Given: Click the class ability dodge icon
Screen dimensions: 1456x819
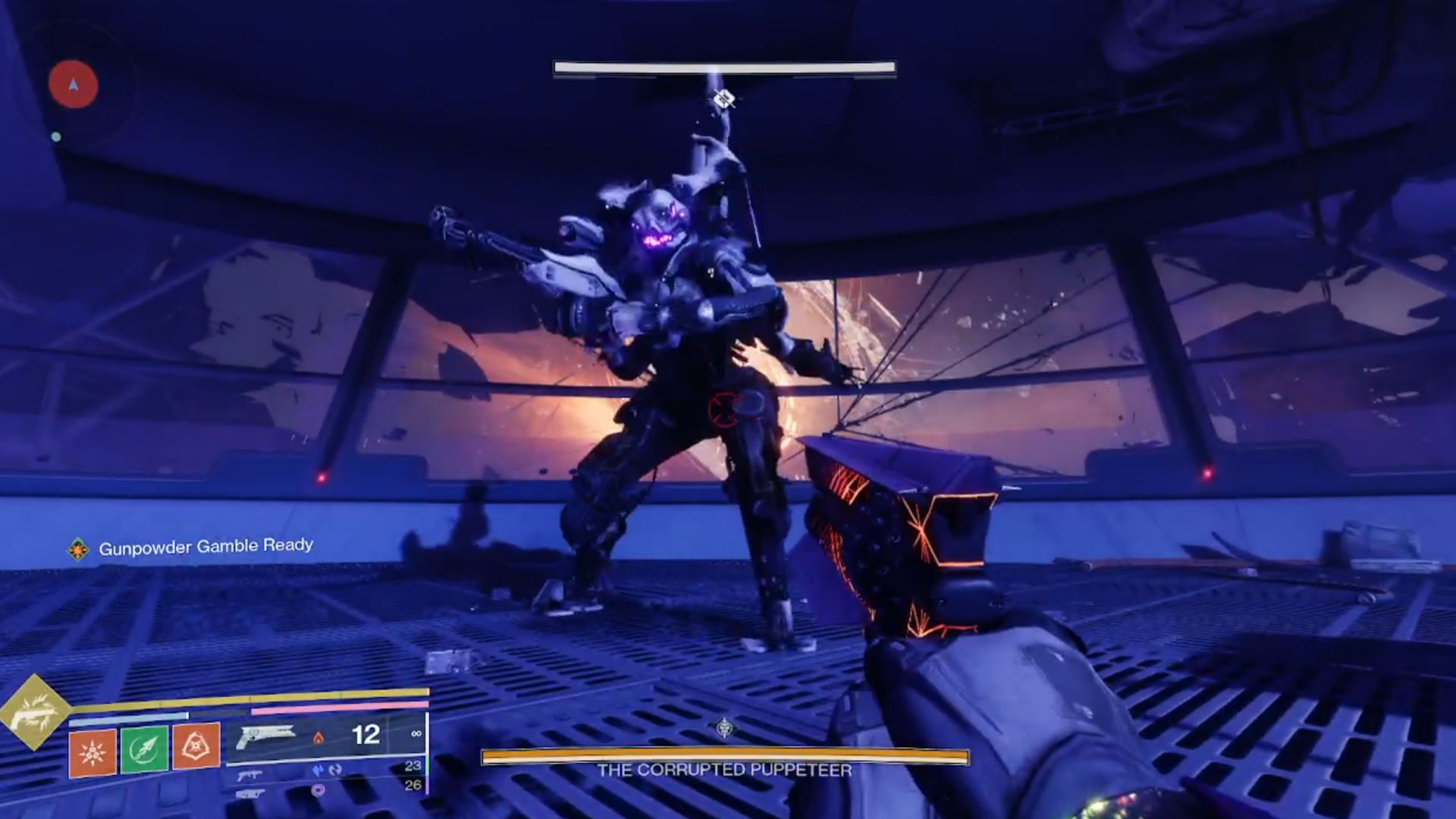Looking at the screenshot, I should click(x=194, y=745).
